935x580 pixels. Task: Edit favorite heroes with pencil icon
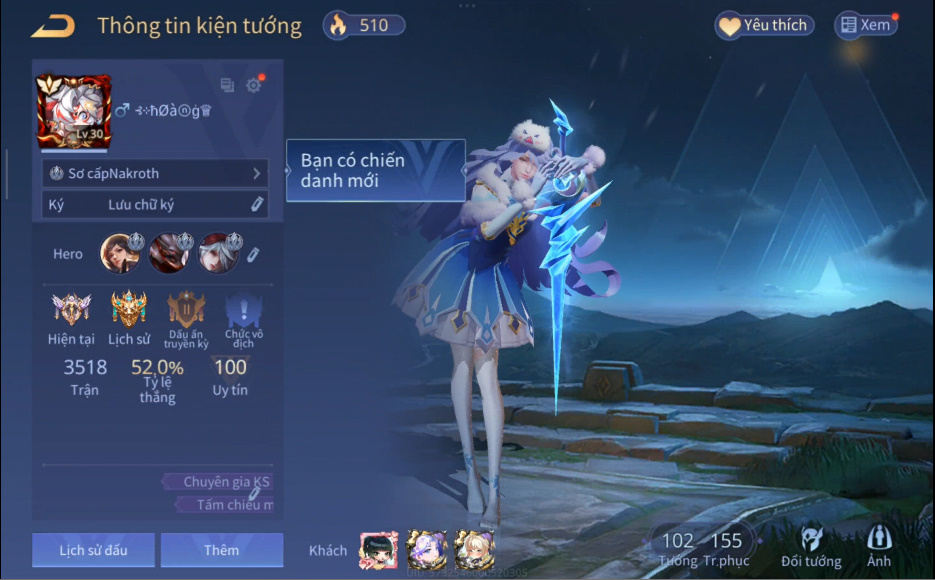click(x=253, y=255)
